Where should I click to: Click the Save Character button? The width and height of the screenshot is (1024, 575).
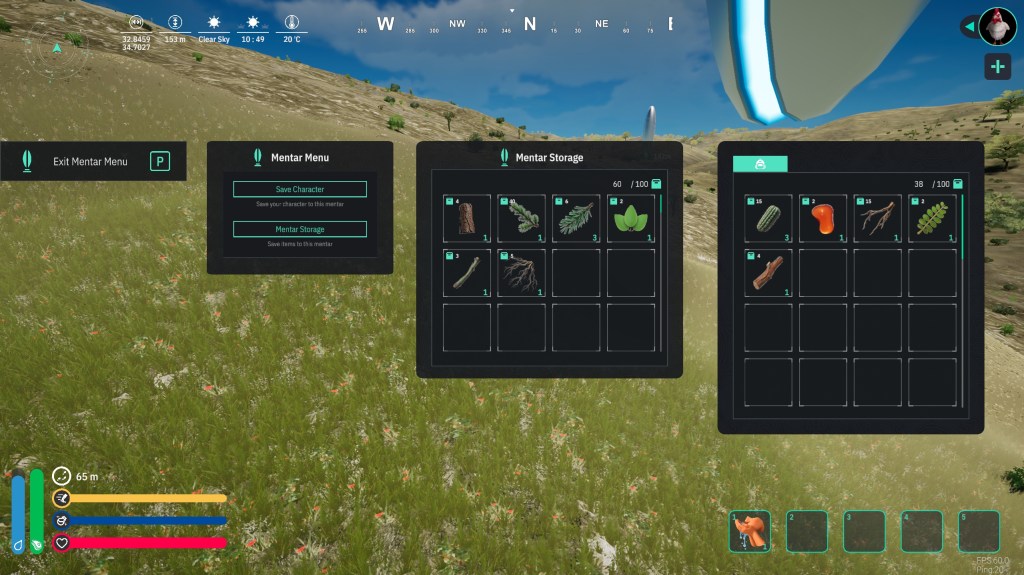click(300, 189)
